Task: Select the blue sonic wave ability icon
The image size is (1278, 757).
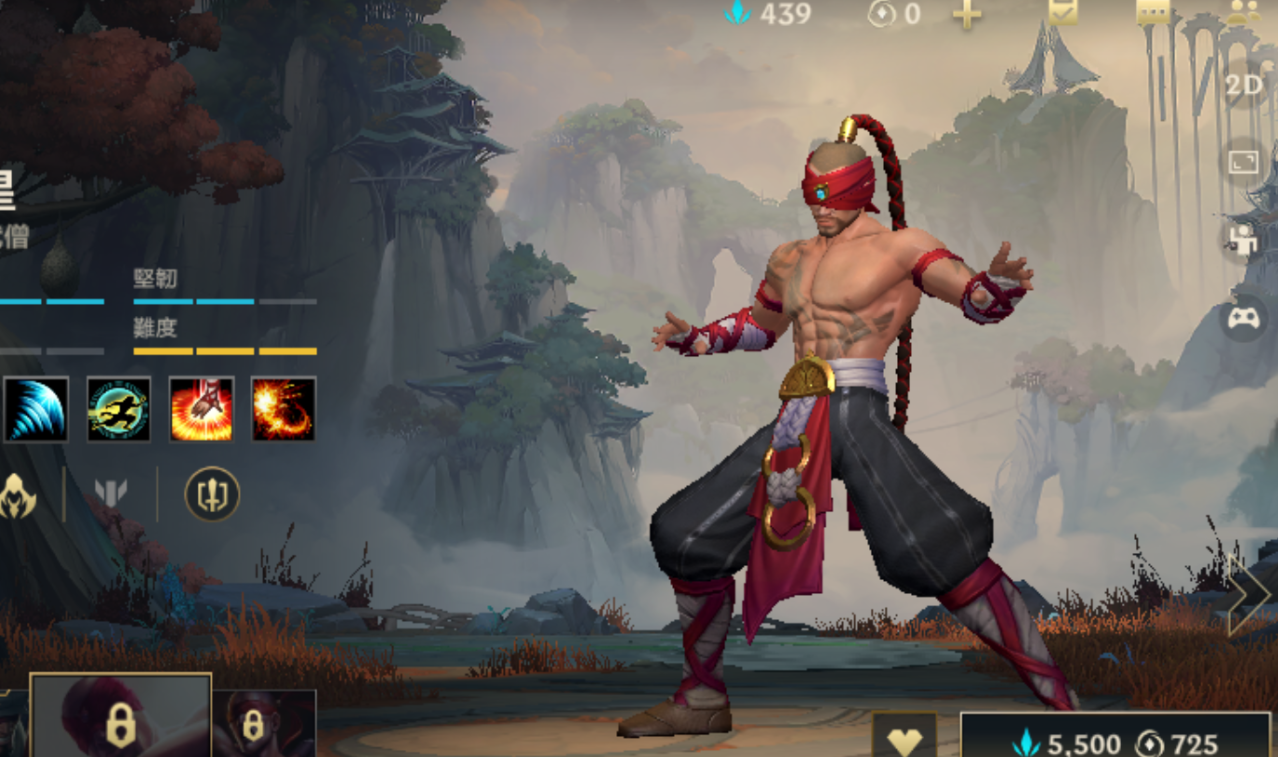Action: click(x=36, y=409)
